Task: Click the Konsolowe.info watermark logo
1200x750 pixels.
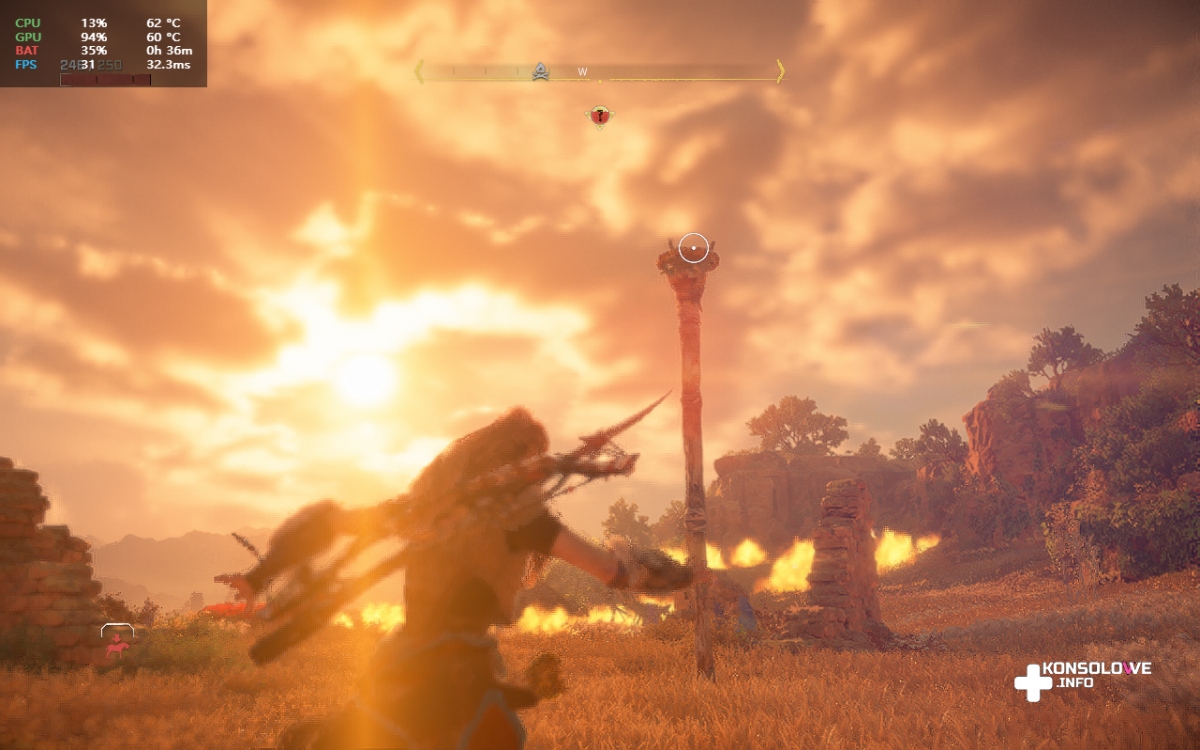Action: pos(1082,678)
